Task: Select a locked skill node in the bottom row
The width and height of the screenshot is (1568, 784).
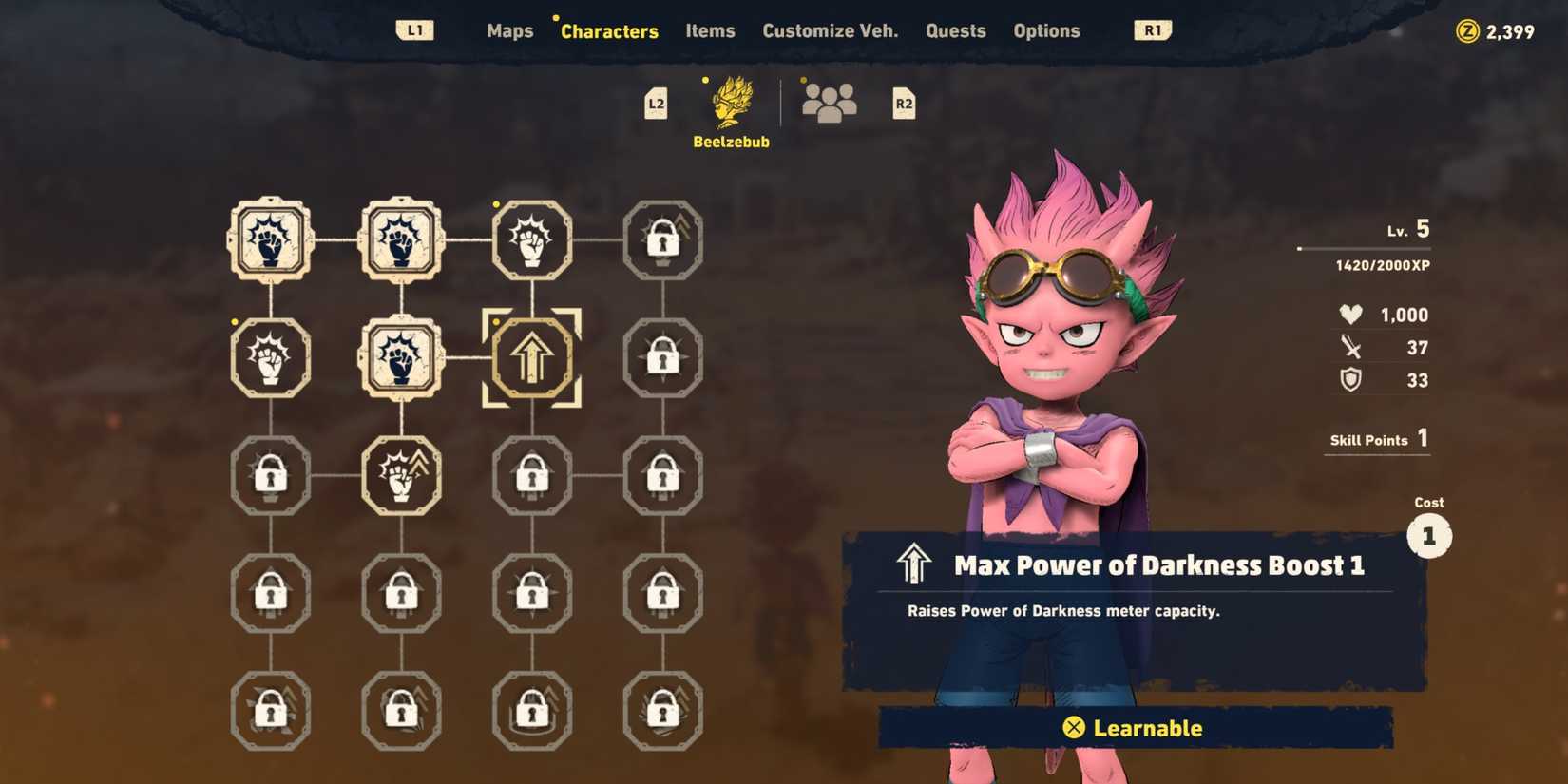Action: [x=269, y=711]
